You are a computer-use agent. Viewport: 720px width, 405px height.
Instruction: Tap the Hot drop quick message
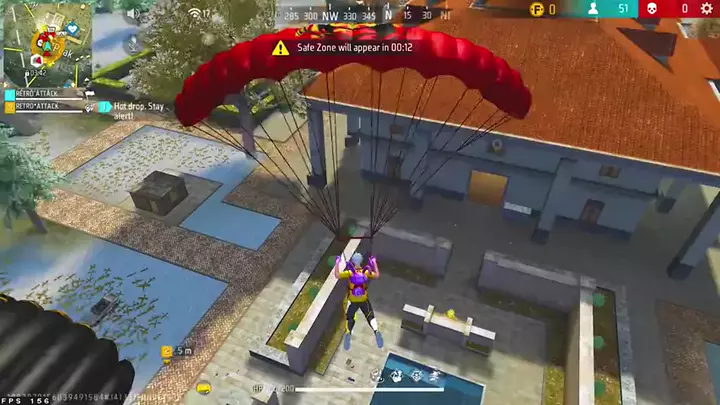pyautogui.click(x=137, y=110)
